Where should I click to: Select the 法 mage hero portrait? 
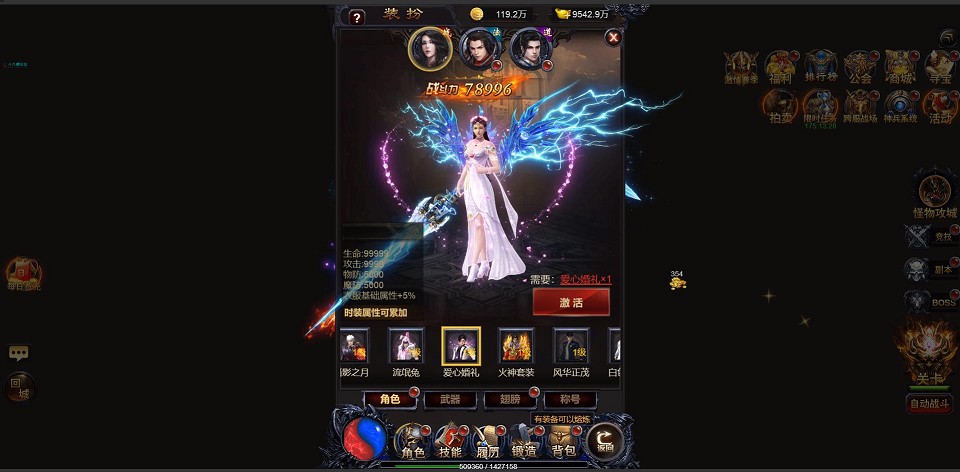[x=479, y=48]
